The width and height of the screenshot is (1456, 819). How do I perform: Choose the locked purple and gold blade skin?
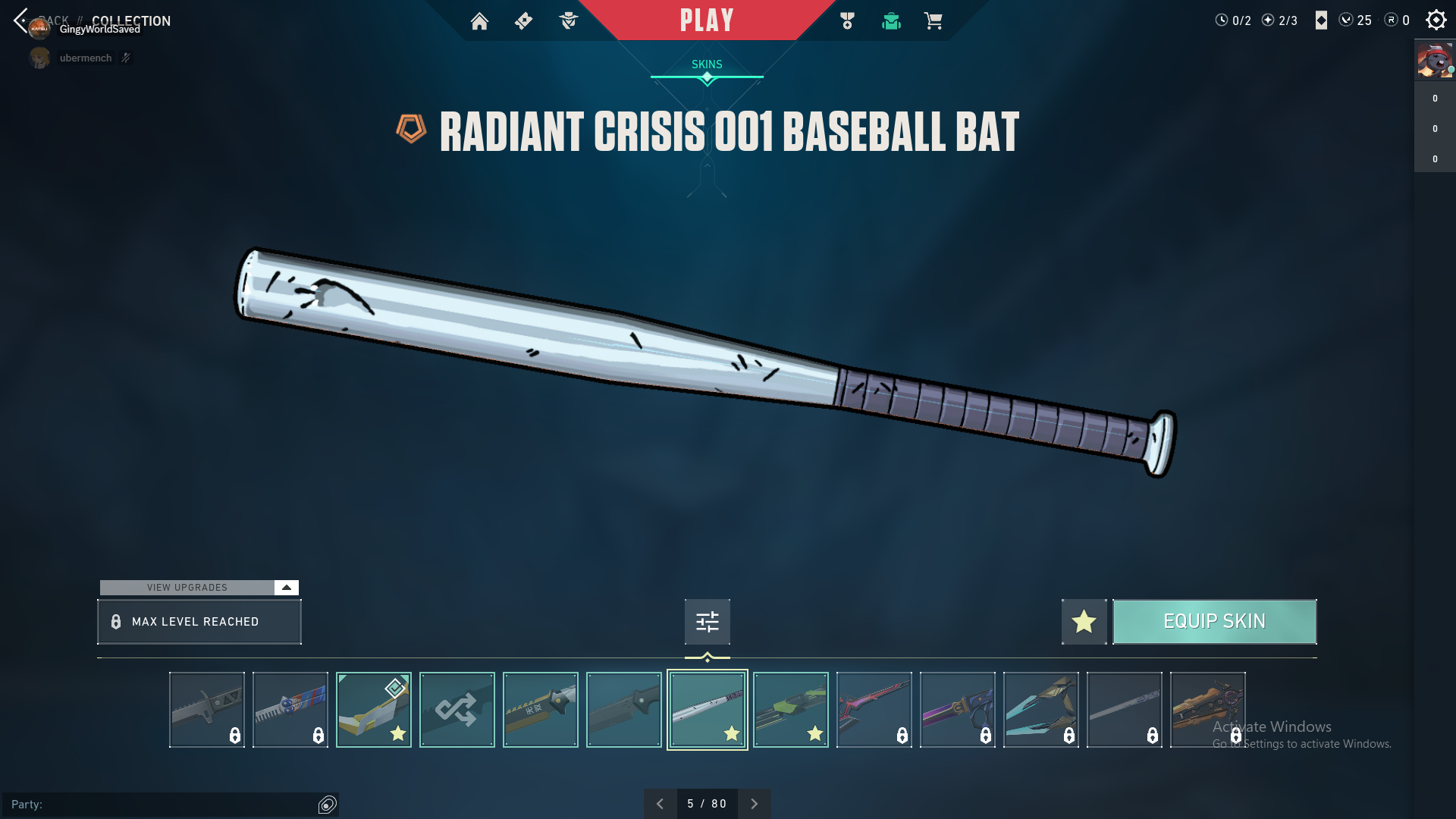tap(957, 710)
